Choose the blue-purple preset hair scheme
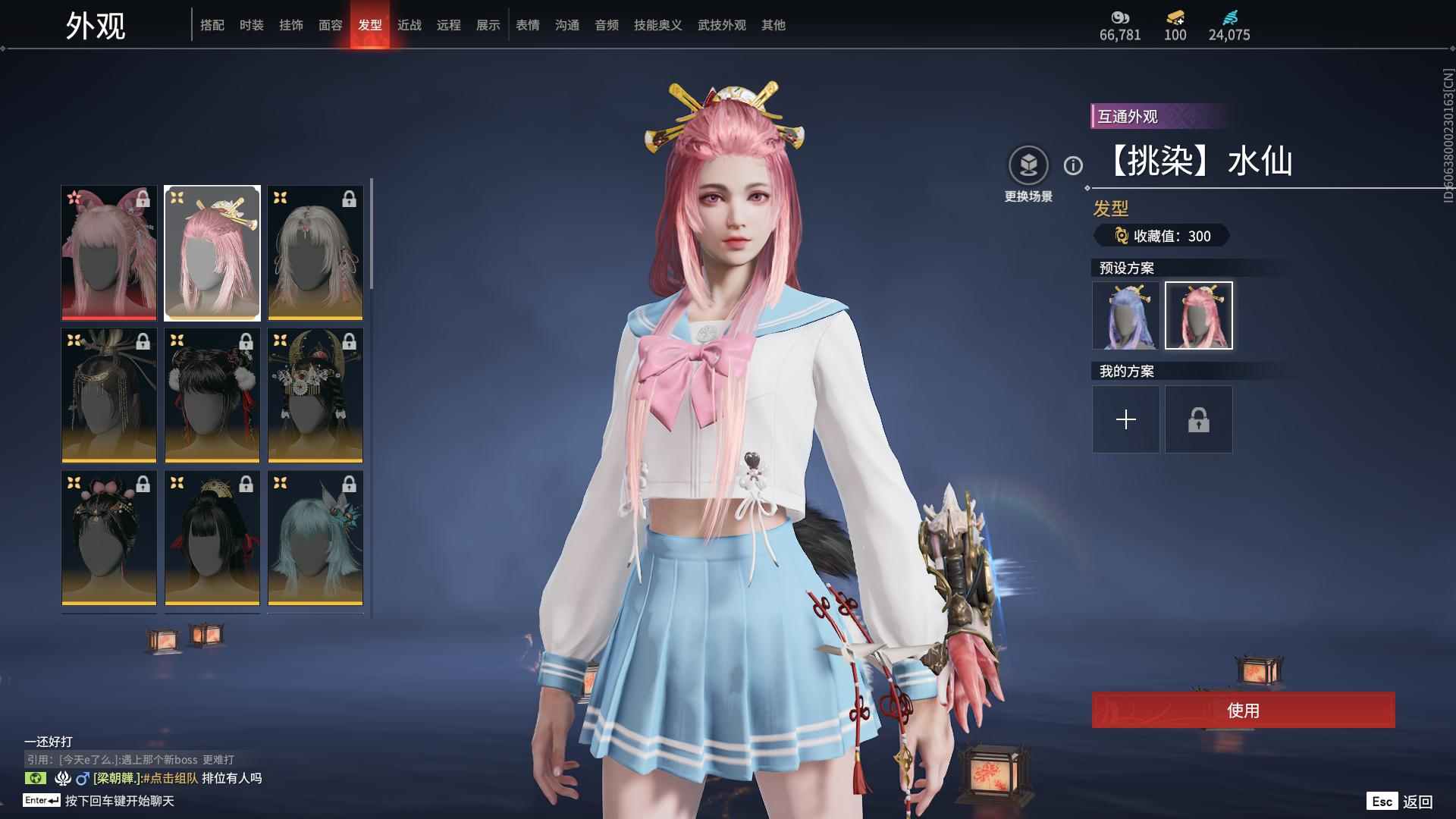1456x819 pixels. [1125, 315]
